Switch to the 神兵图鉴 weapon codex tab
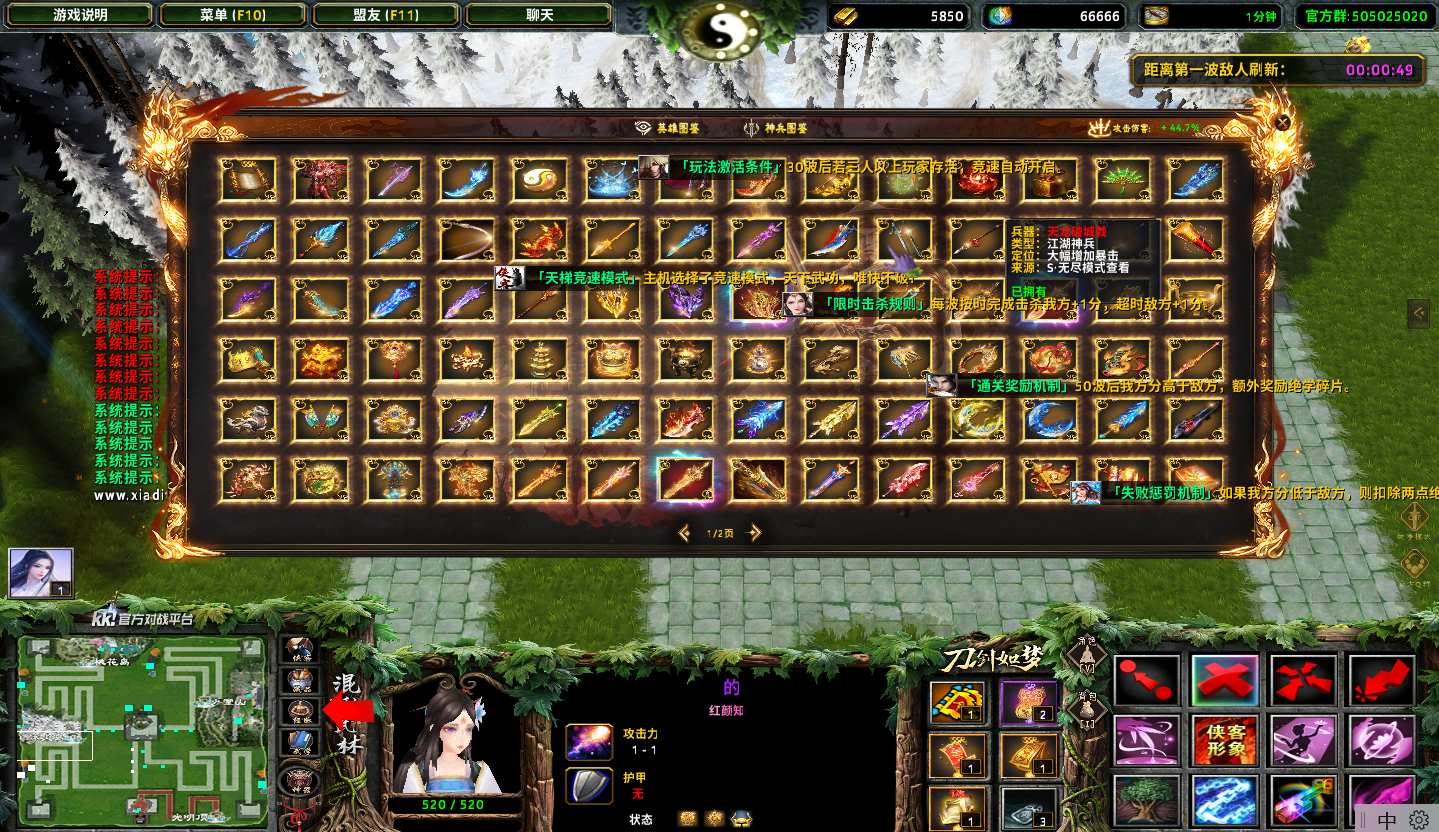Image resolution: width=1439 pixels, height=832 pixels. tap(776, 128)
